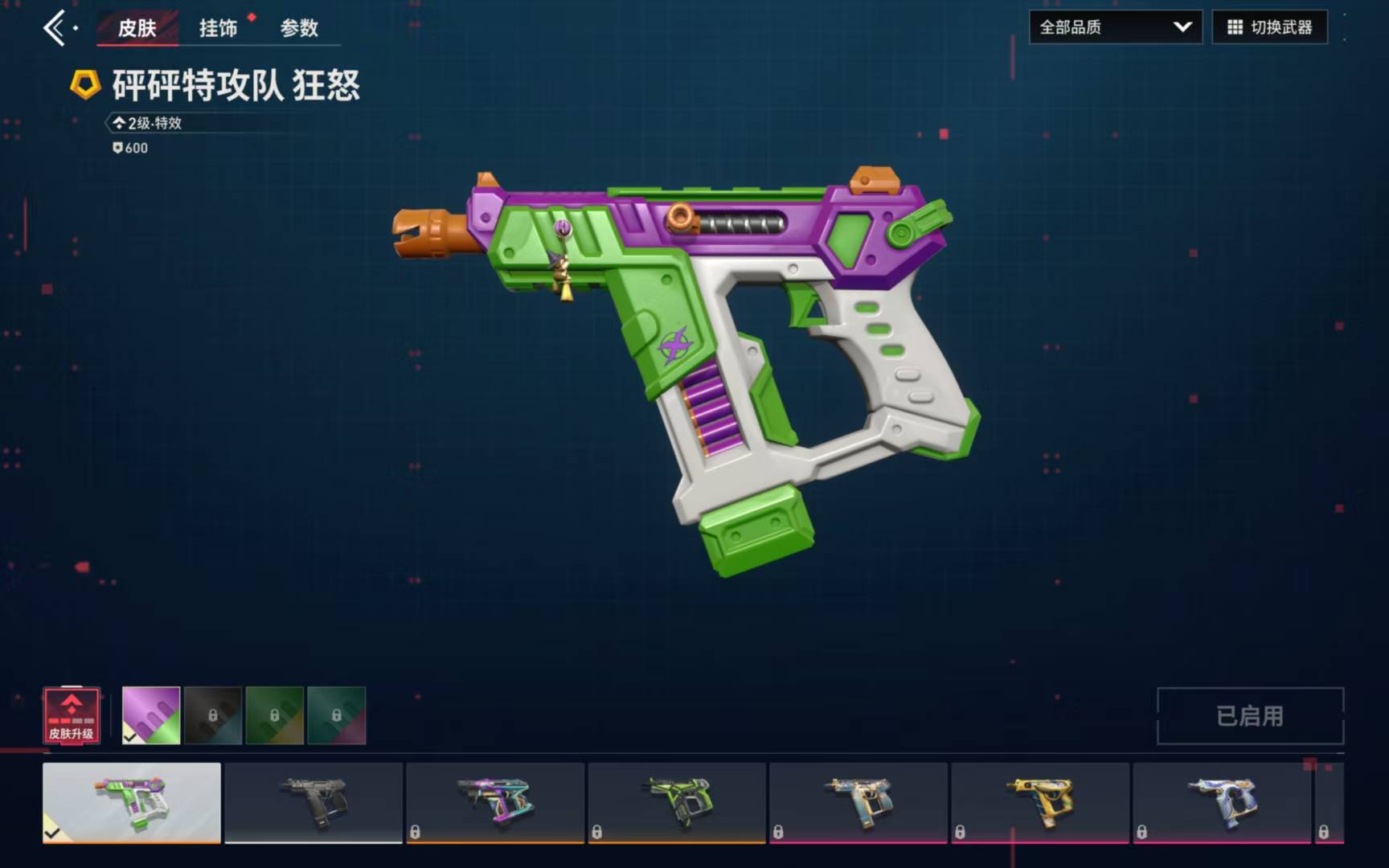
Task: Open the 皮肤升级 skin upgrade button
Action: click(x=72, y=715)
